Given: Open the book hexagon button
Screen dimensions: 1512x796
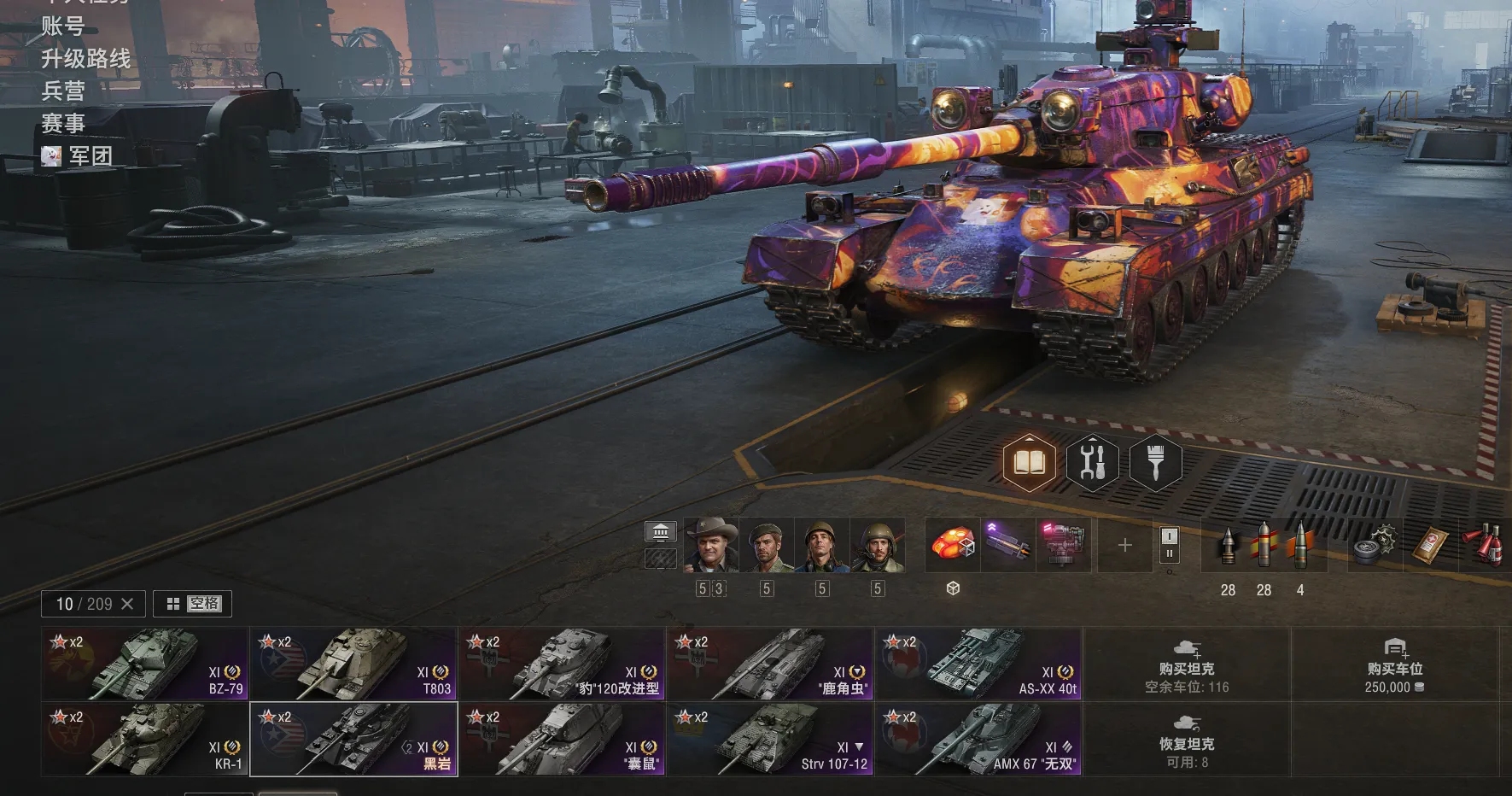Looking at the screenshot, I should click(1029, 463).
